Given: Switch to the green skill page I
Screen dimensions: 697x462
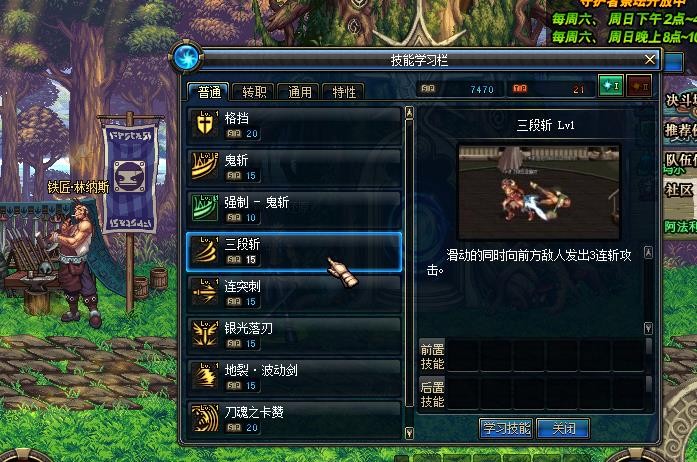Looking at the screenshot, I should [610, 87].
